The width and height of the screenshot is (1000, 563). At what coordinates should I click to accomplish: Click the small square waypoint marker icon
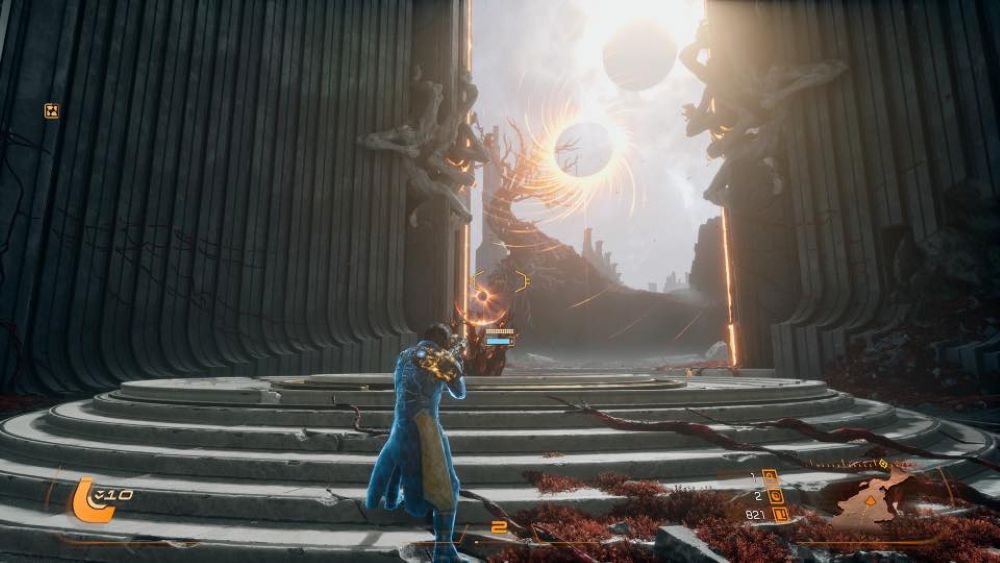pos(51,111)
